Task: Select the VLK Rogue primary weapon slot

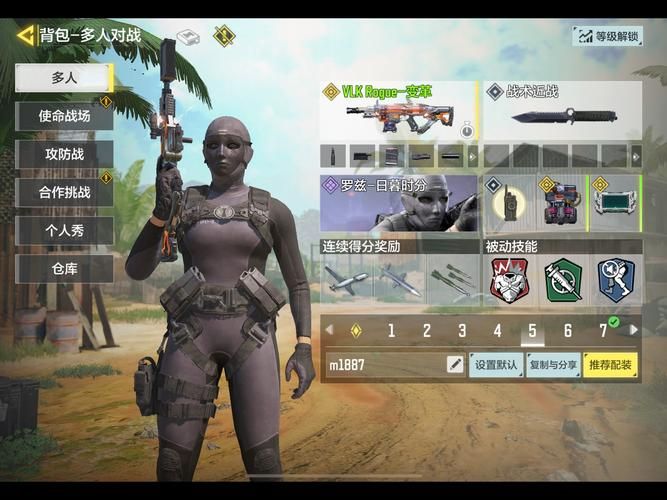Action: 399,112
